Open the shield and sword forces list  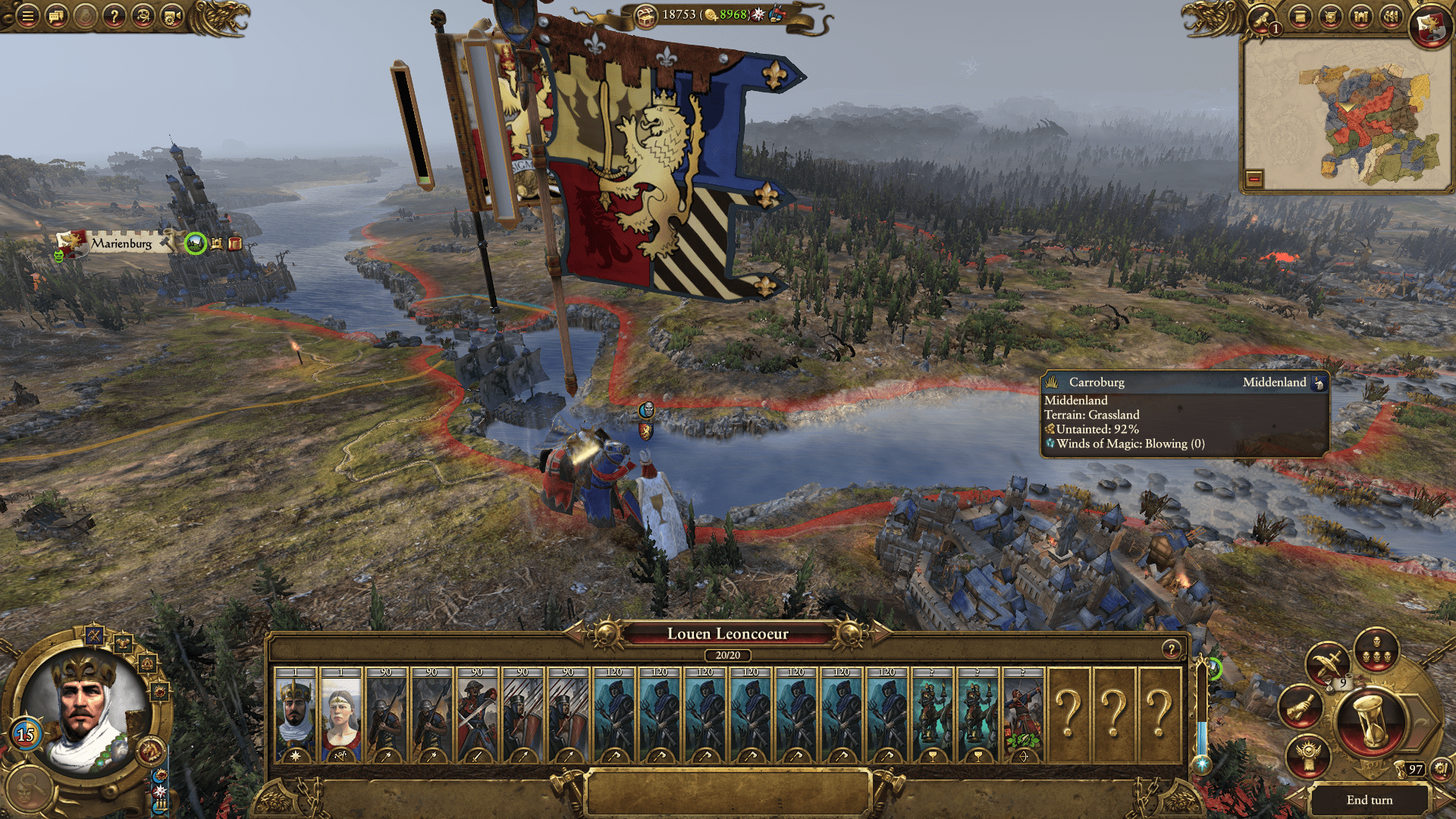1331,16
